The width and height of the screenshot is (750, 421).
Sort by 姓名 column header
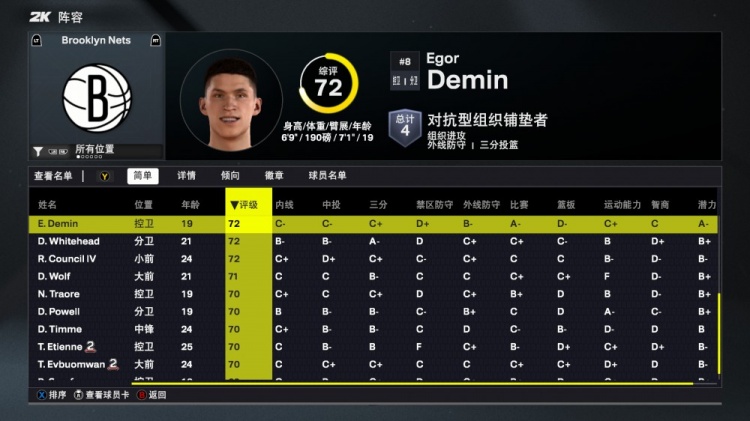click(x=47, y=205)
